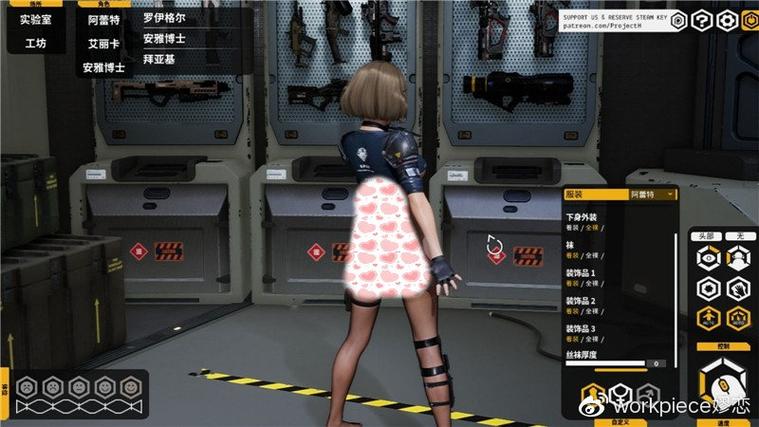
Task: Choose character 罗伊格尔
Action: (x=164, y=18)
